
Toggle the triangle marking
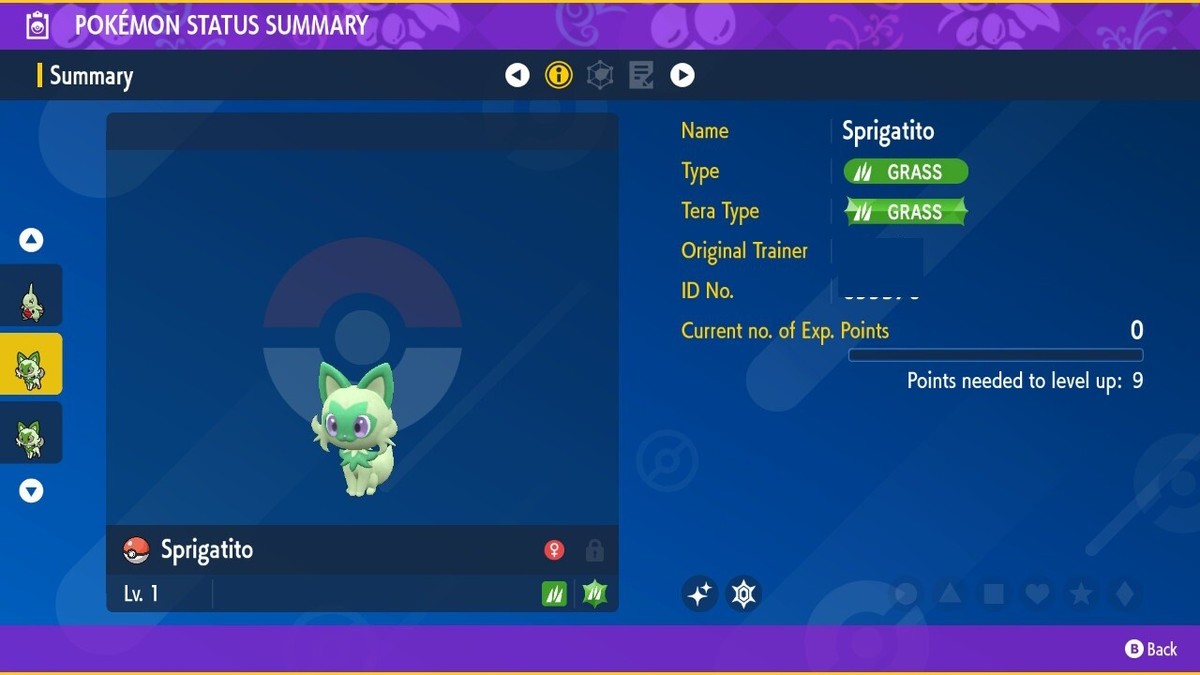949,594
